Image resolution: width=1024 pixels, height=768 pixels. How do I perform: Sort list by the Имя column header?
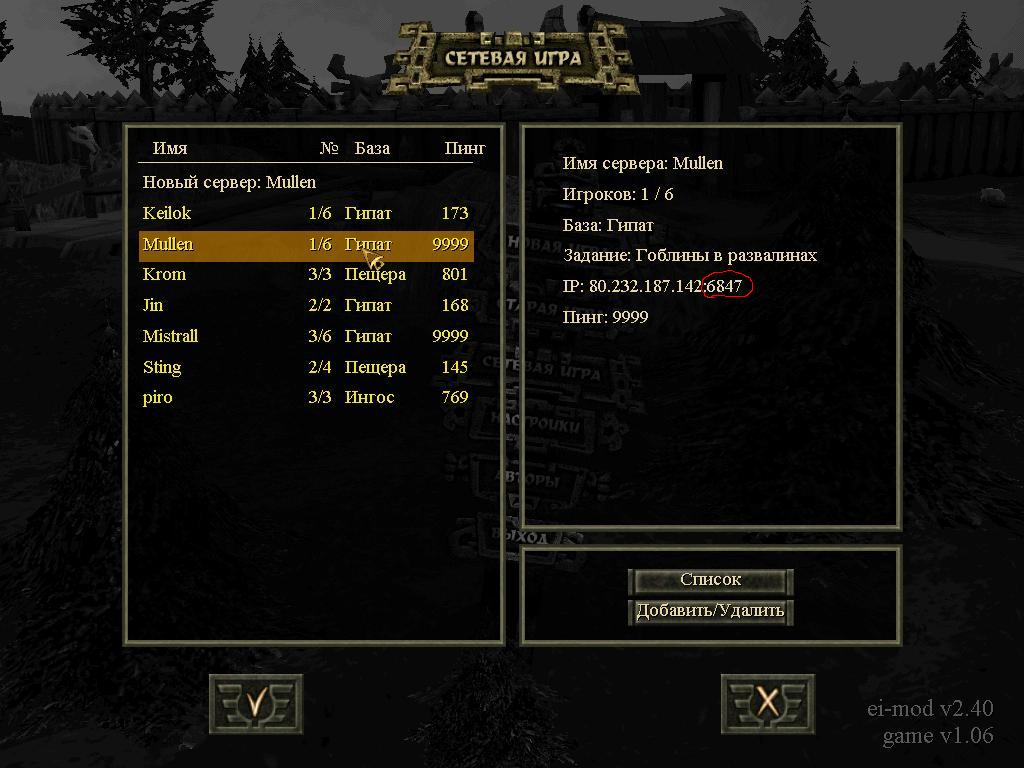170,148
